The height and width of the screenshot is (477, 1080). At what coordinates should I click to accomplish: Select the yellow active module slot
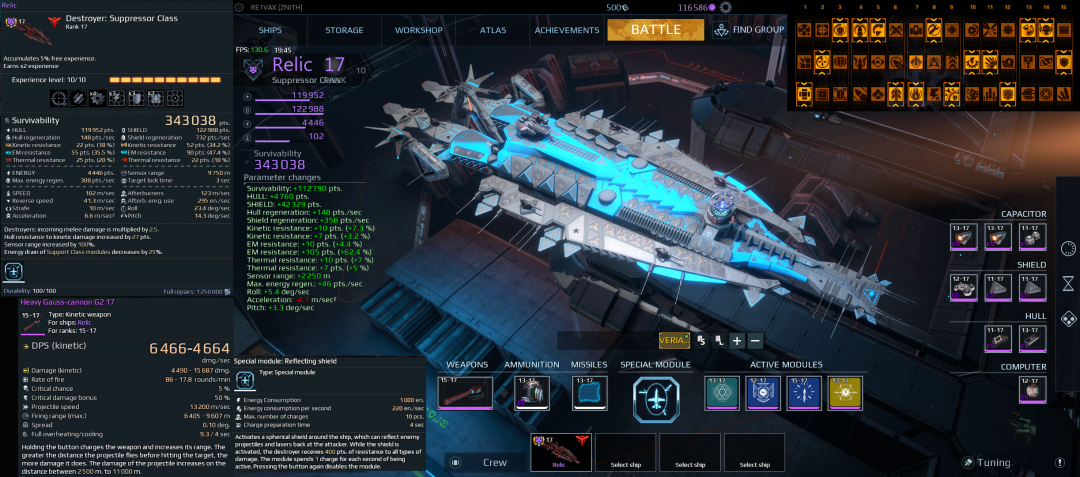tap(846, 392)
